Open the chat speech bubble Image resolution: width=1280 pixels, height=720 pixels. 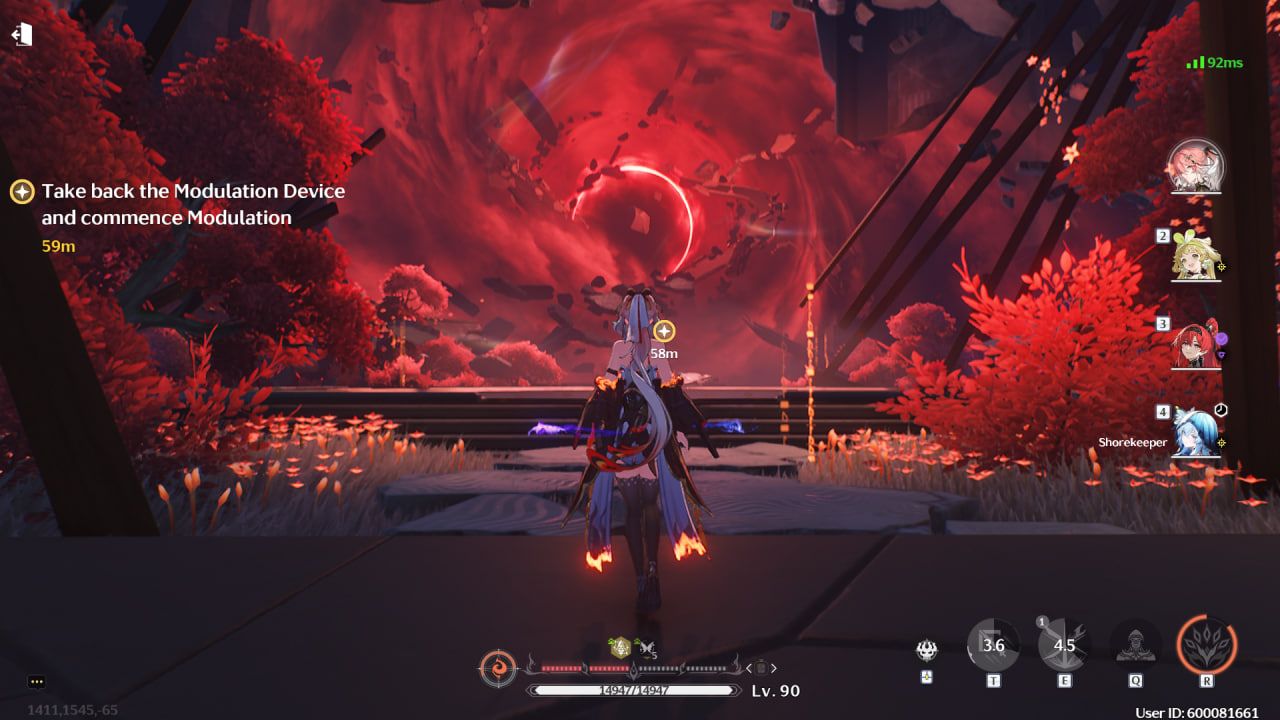[37, 682]
